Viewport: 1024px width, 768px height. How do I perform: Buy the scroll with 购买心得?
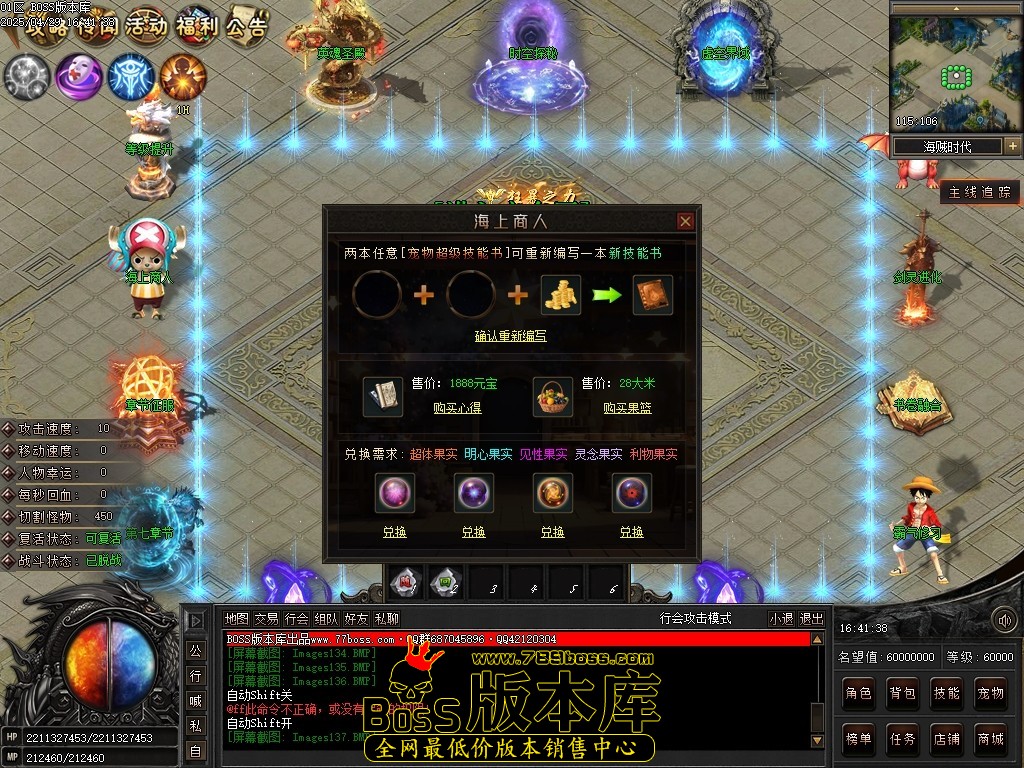pos(457,408)
